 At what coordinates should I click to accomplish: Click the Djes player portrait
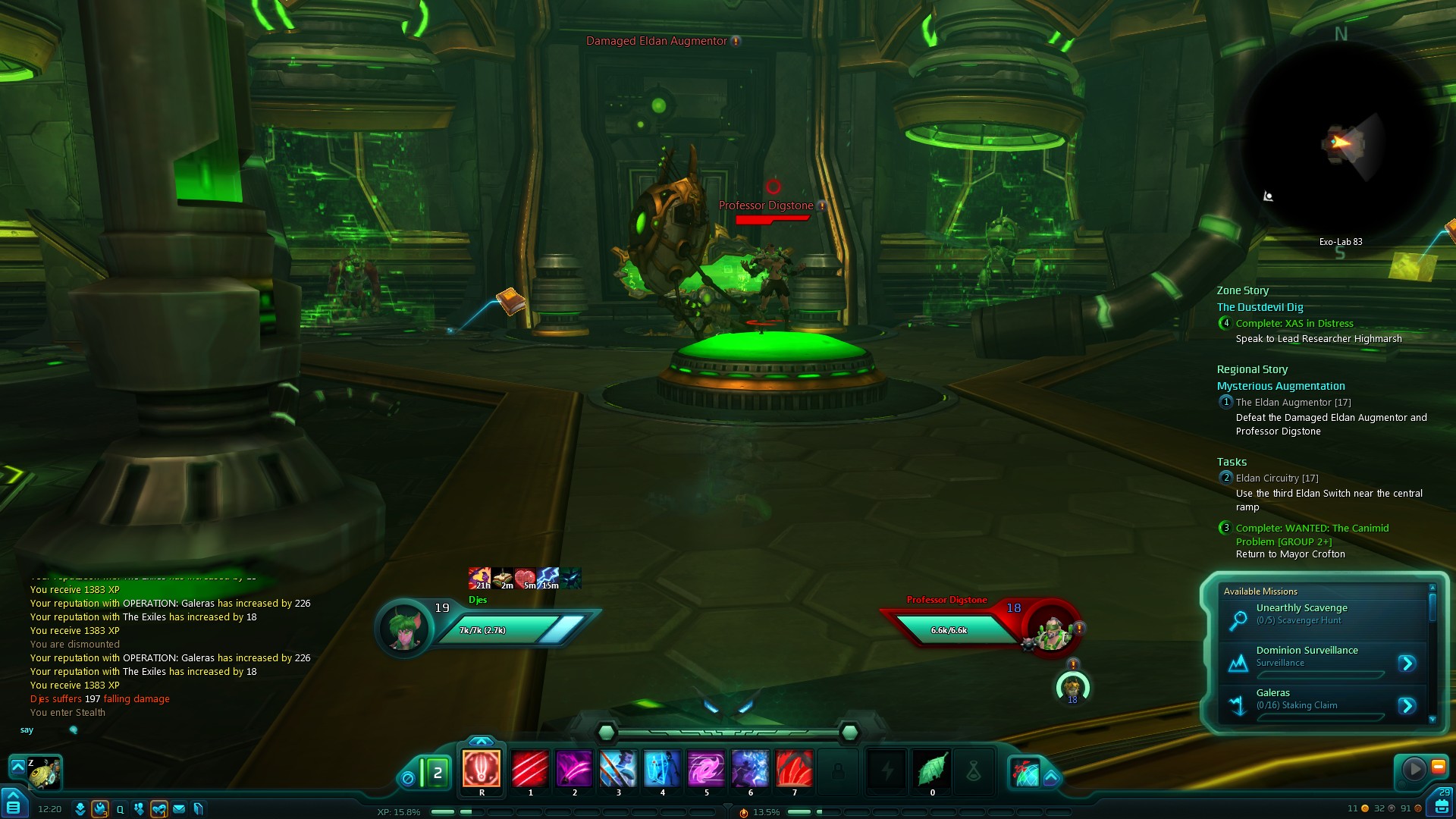coord(404,629)
